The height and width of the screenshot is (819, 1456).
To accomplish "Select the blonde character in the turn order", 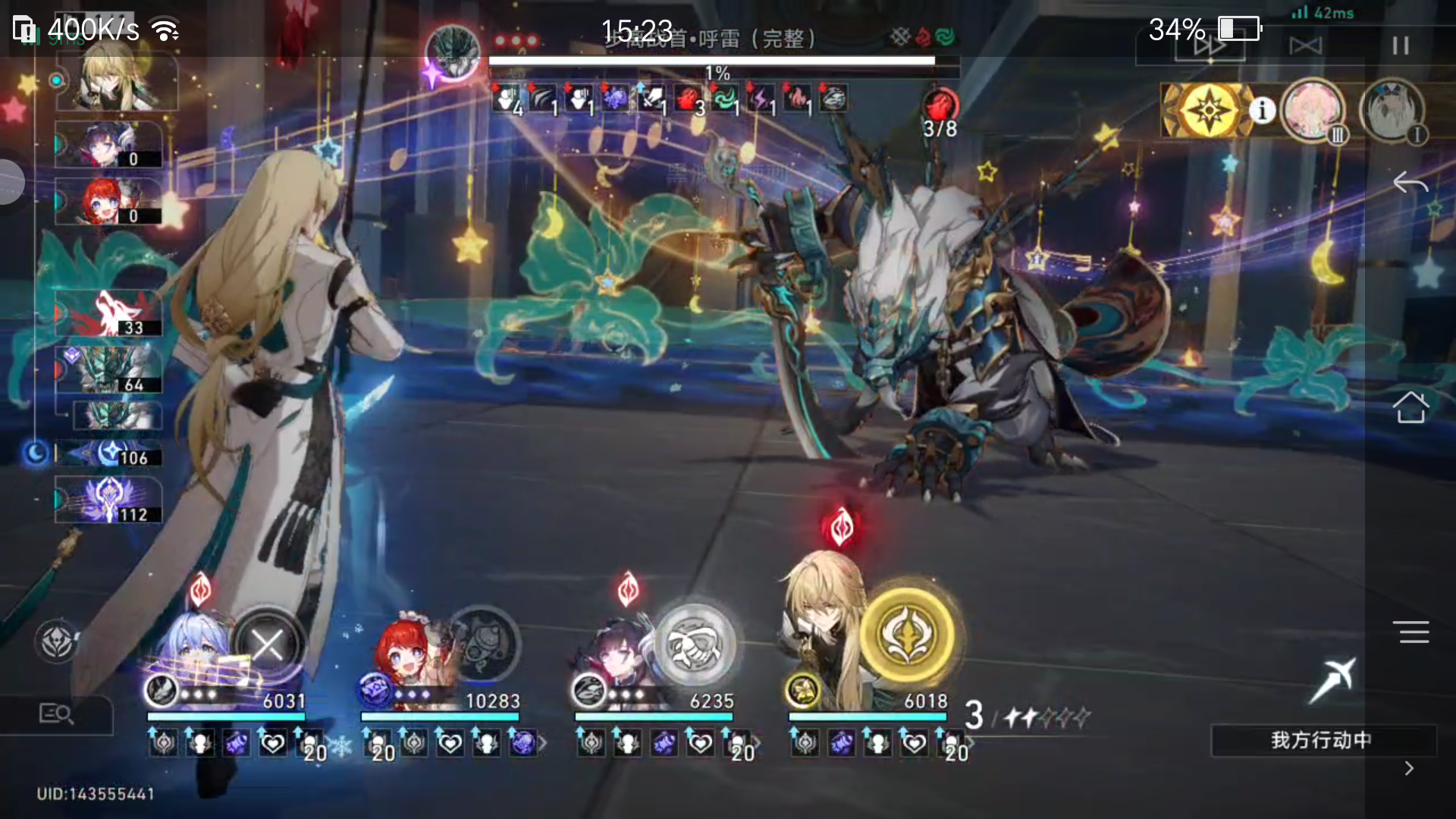I will point(118,78).
